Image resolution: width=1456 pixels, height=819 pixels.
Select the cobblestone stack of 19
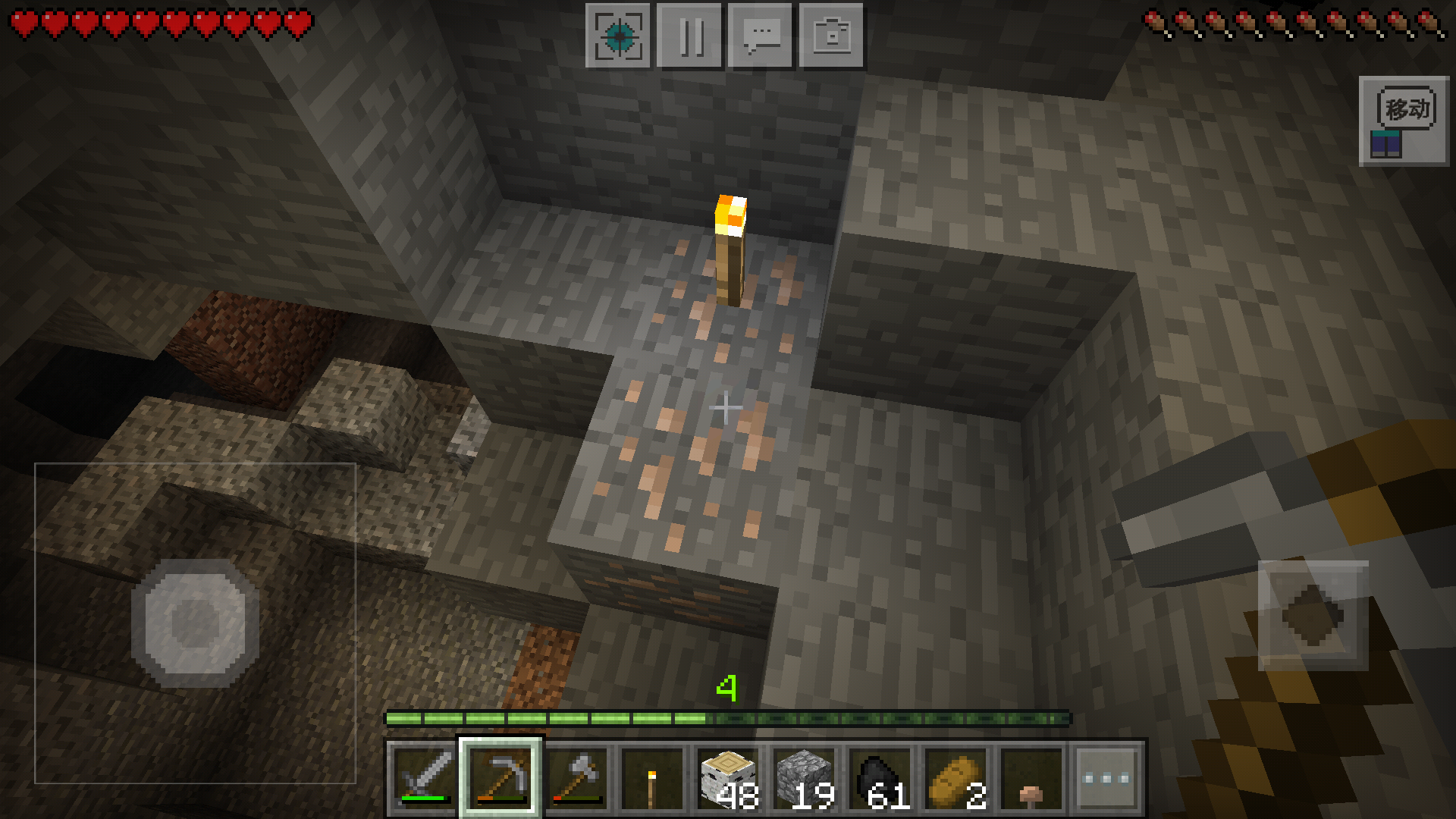point(804,779)
